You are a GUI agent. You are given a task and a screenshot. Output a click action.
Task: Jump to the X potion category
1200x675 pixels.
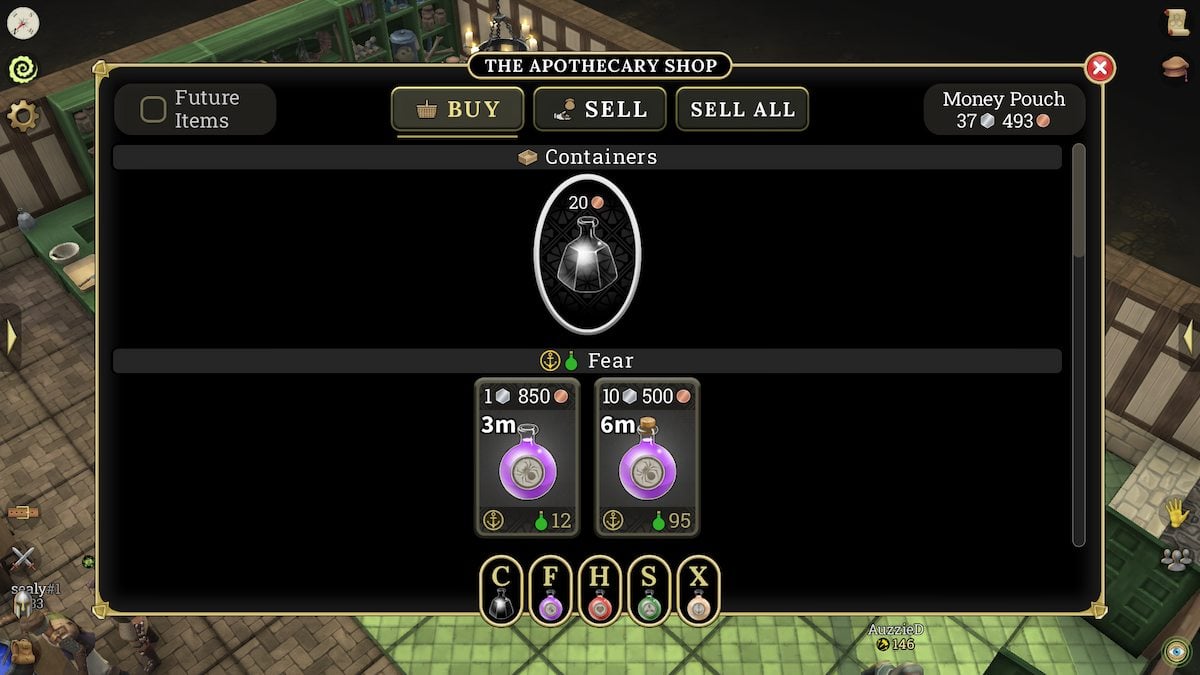(x=698, y=590)
